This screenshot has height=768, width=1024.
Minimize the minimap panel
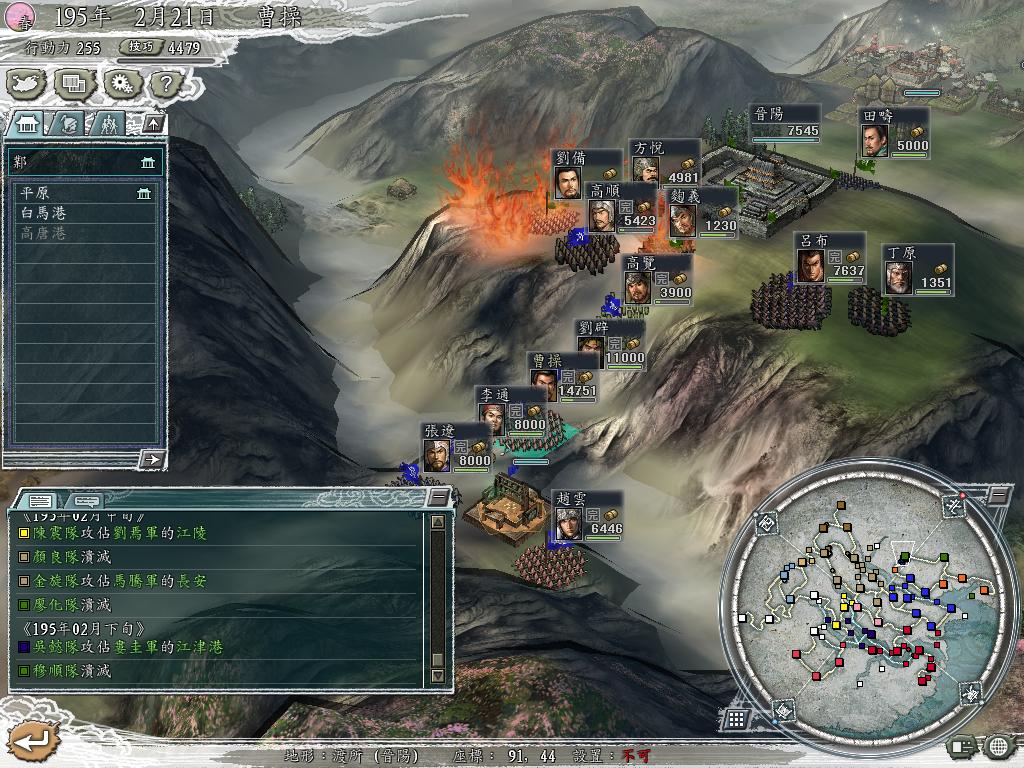coord(999,496)
